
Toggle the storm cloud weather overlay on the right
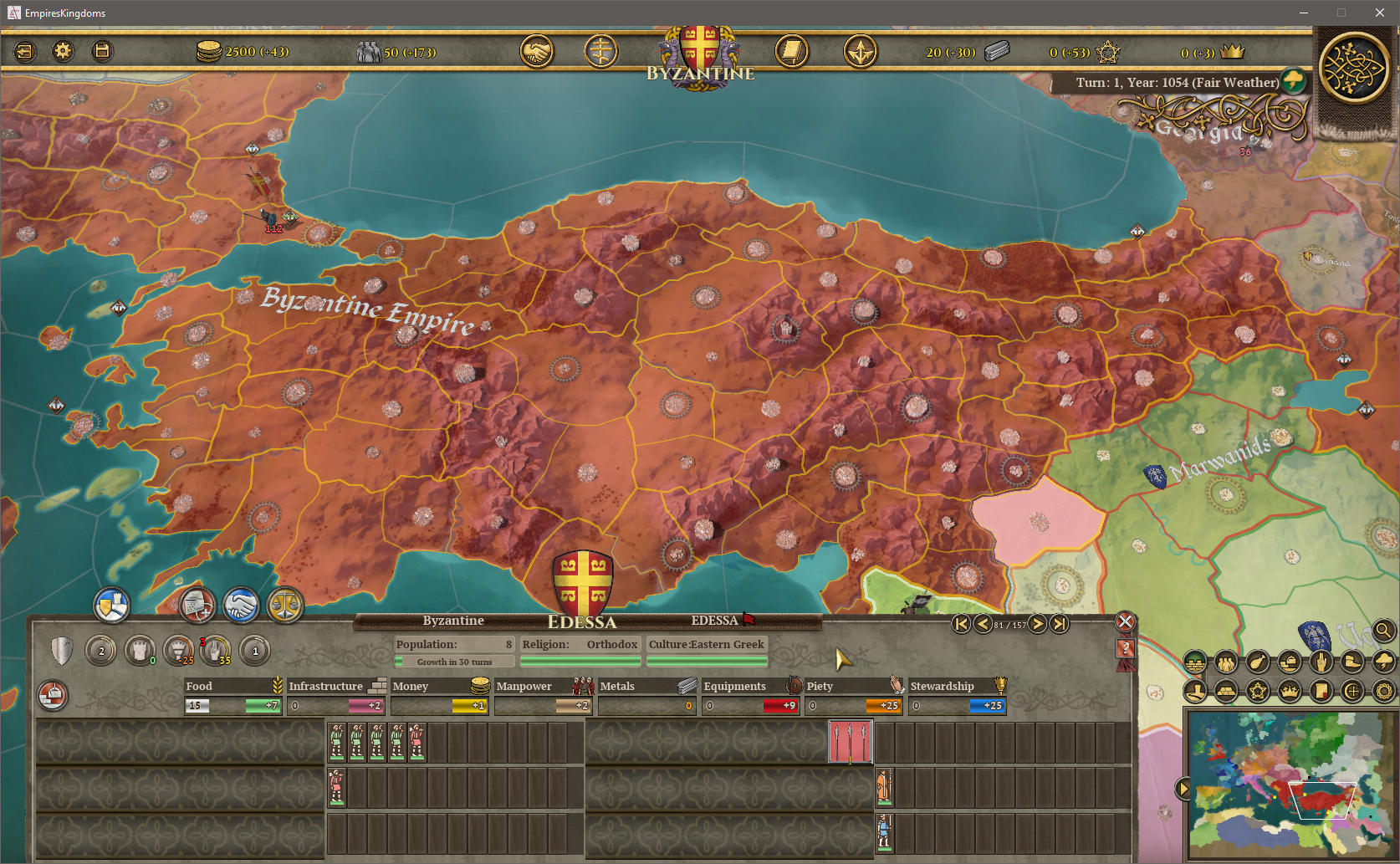coord(1383,662)
